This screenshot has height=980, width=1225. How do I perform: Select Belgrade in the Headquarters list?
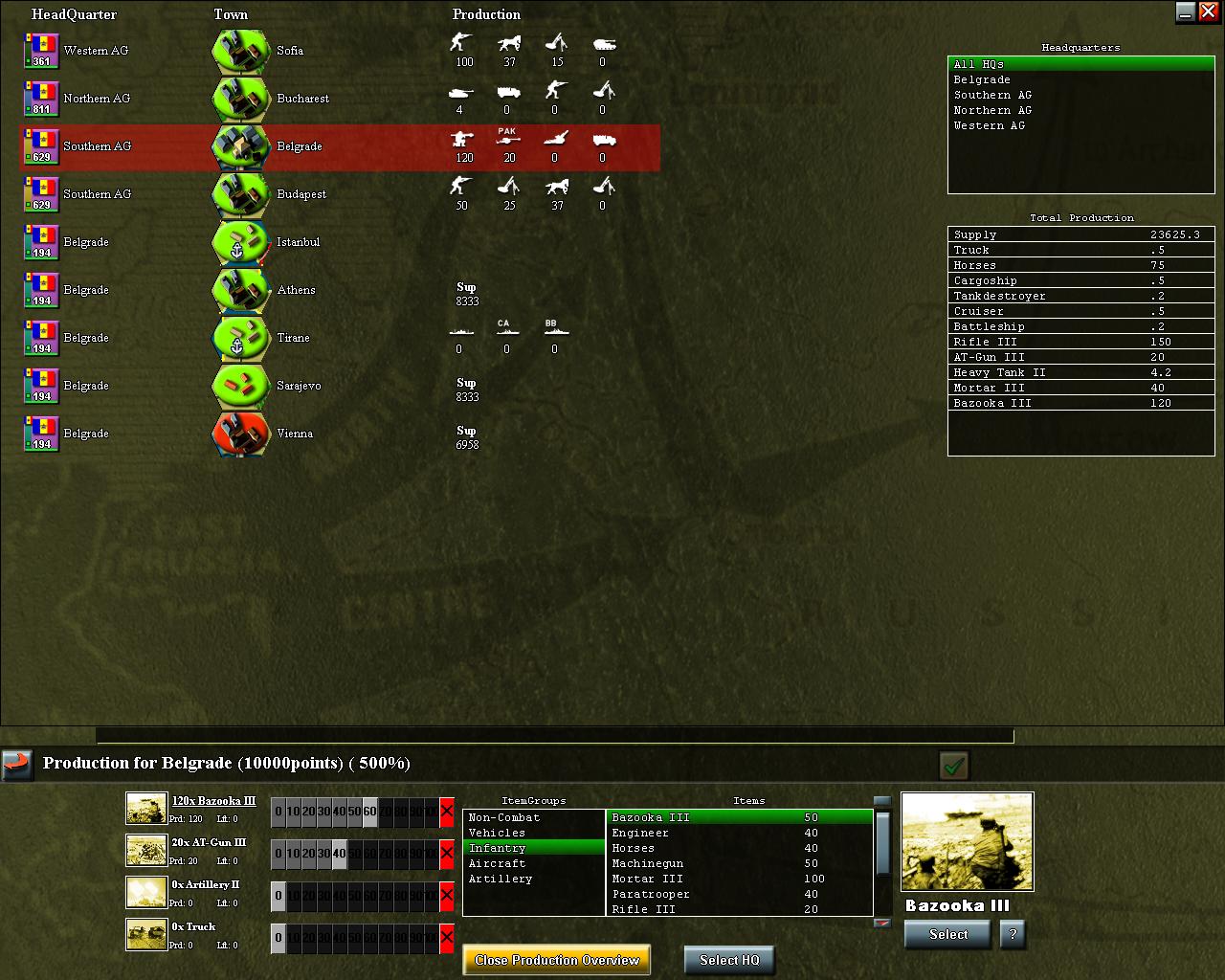tap(982, 79)
